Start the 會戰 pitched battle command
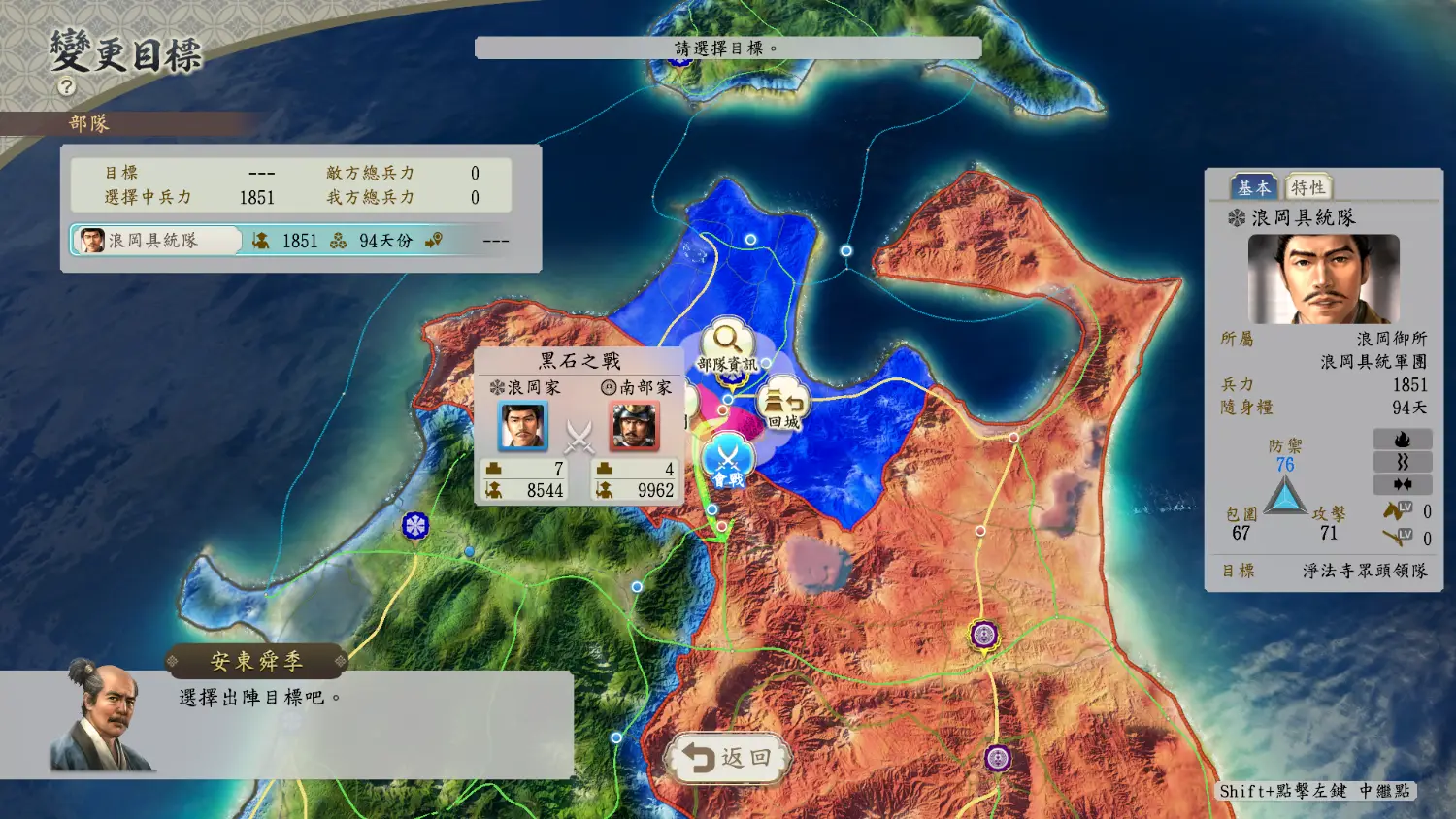This screenshot has width=1456, height=819. tap(728, 461)
